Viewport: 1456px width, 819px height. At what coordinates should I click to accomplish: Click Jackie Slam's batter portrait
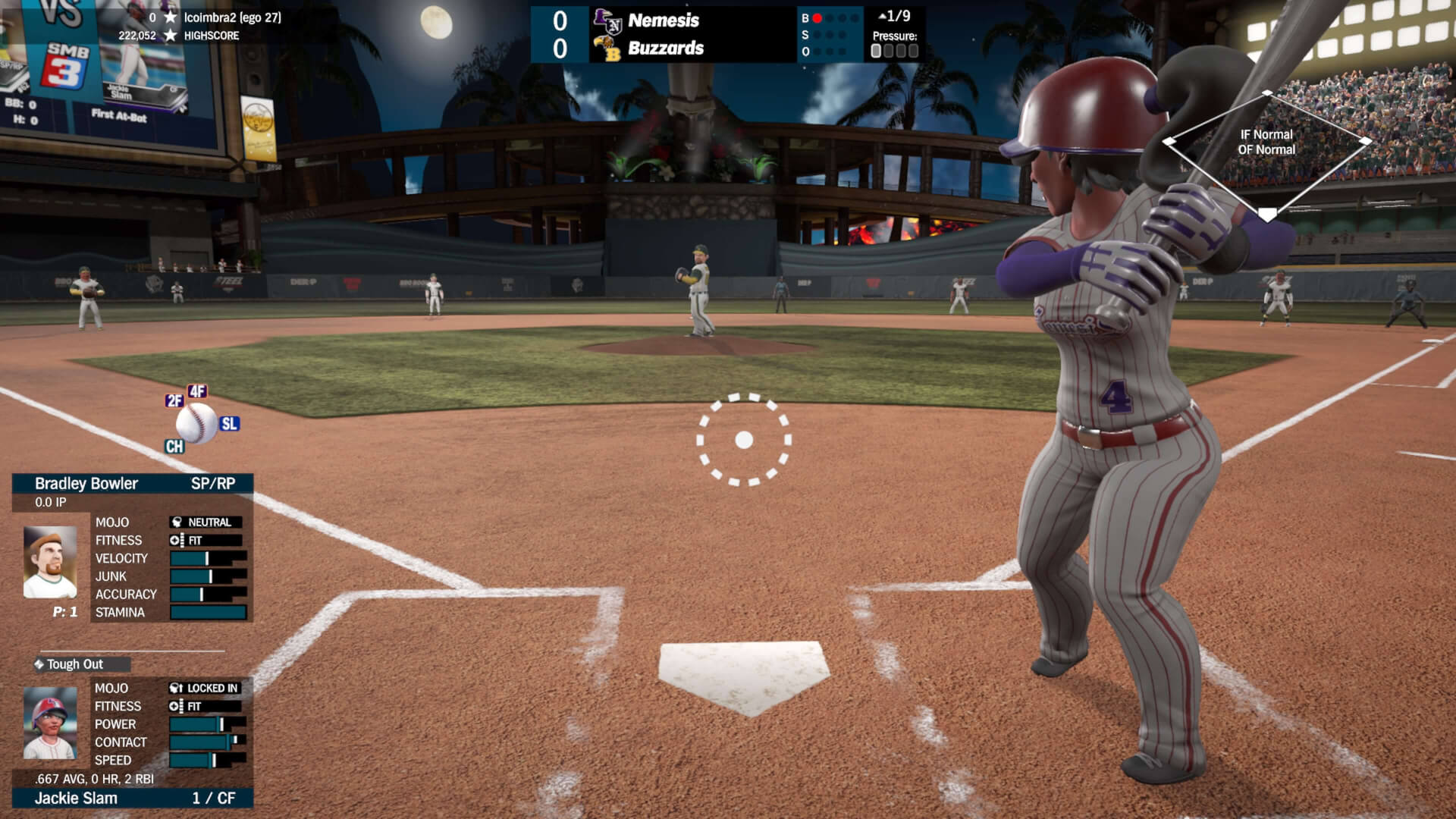click(50, 723)
